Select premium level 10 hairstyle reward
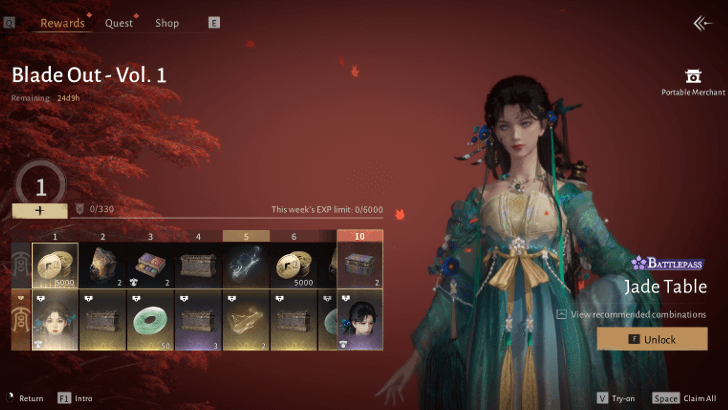 click(360, 320)
